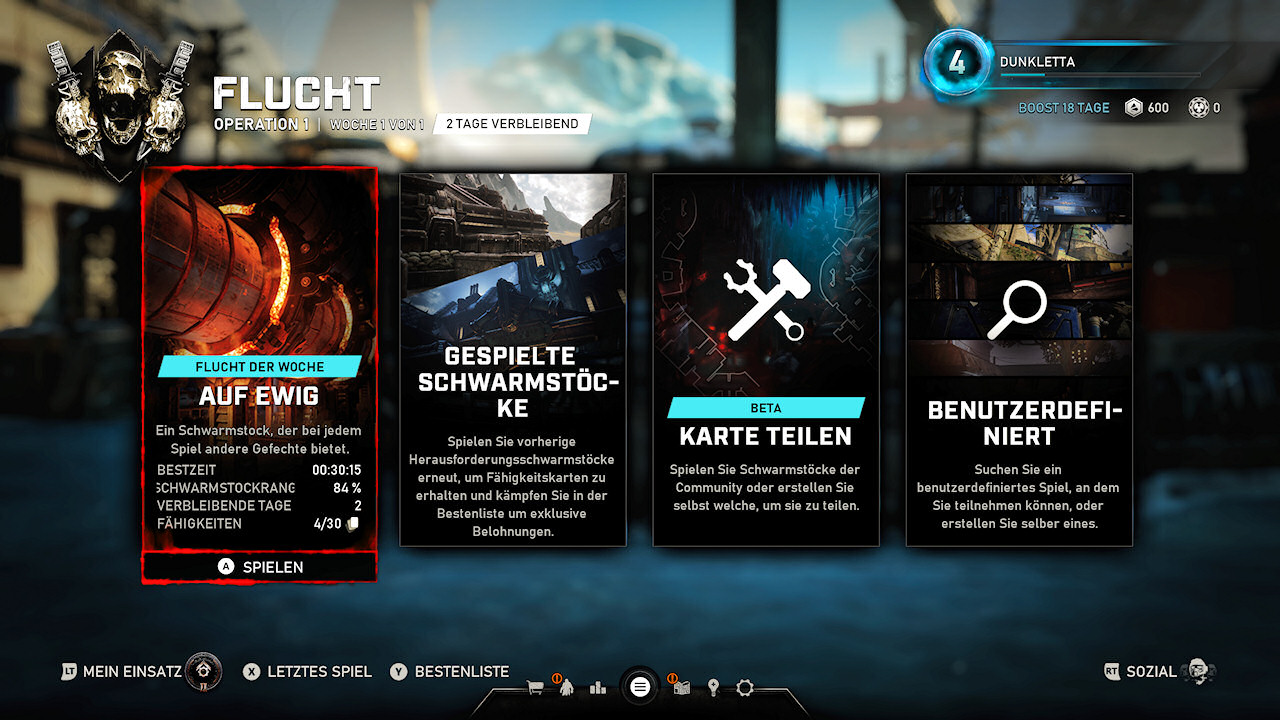Show the stats podium icon
The image size is (1280, 720).
pos(598,688)
